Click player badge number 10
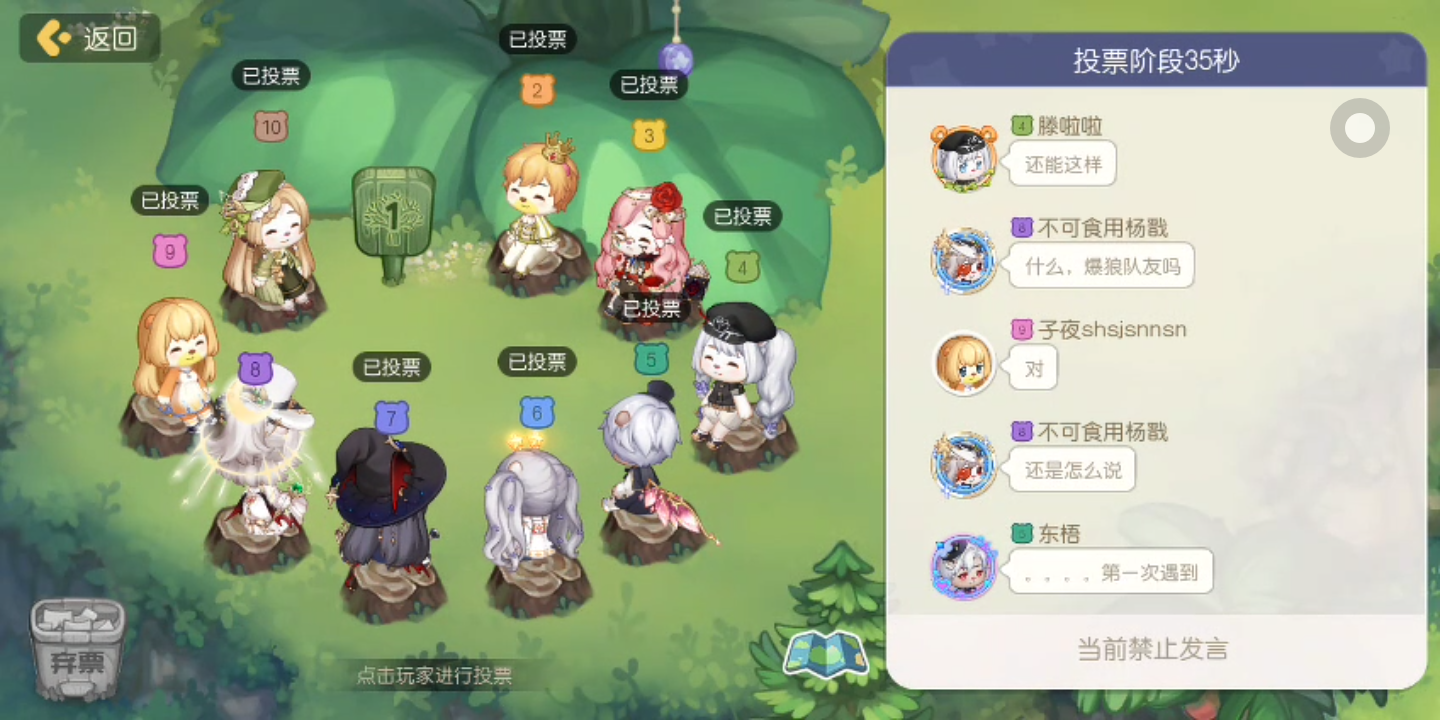This screenshot has height=720, width=1440. coord(270,127)
